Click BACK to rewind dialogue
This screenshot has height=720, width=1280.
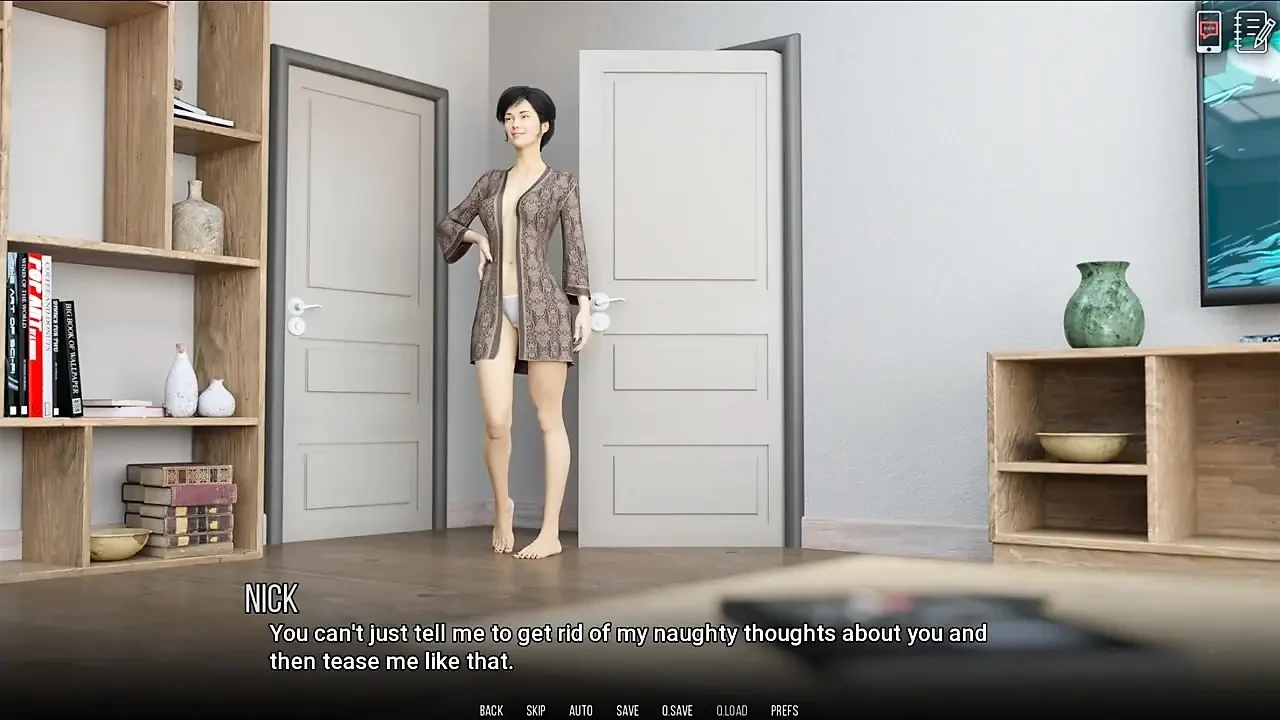(x=491, y=710)
